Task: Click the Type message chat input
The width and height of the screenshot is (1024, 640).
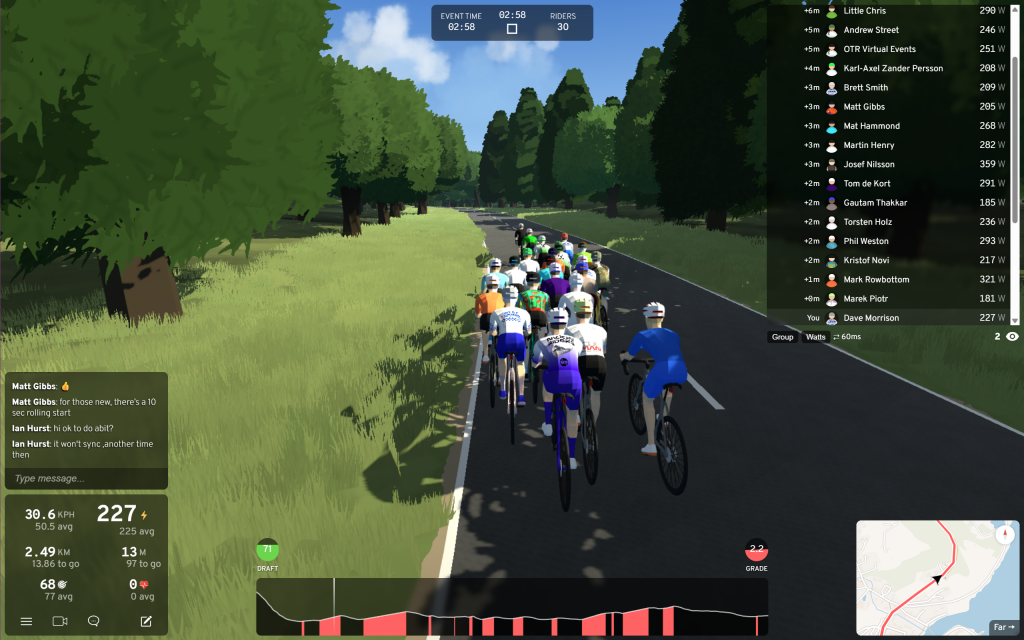Action: click(x=85, y=479)
